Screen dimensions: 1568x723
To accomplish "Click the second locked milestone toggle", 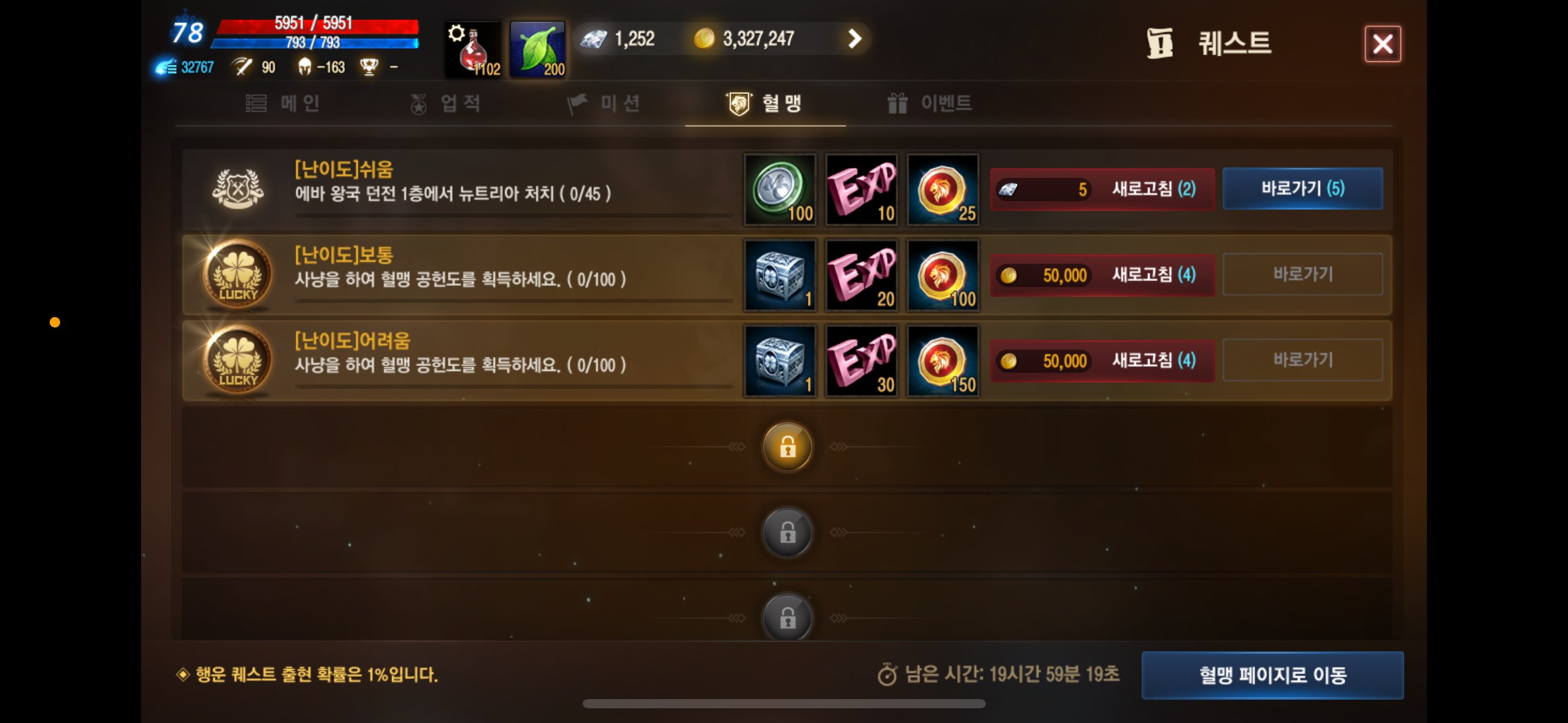I will (787, 532).
